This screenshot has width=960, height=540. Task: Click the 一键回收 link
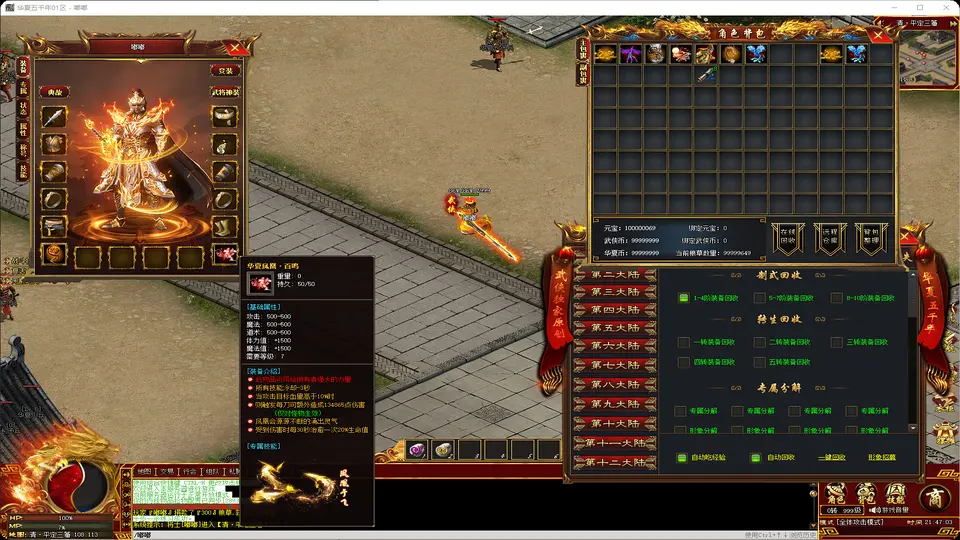pyautogui.click(x=830, y=458)
